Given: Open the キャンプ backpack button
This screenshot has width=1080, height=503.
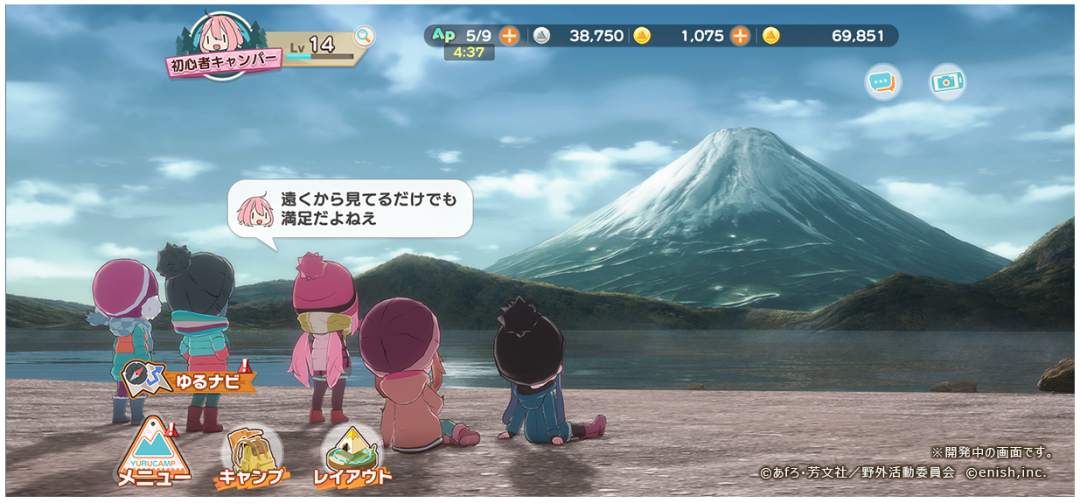Looking at the screenshot, I should click(x=251, y=458).
